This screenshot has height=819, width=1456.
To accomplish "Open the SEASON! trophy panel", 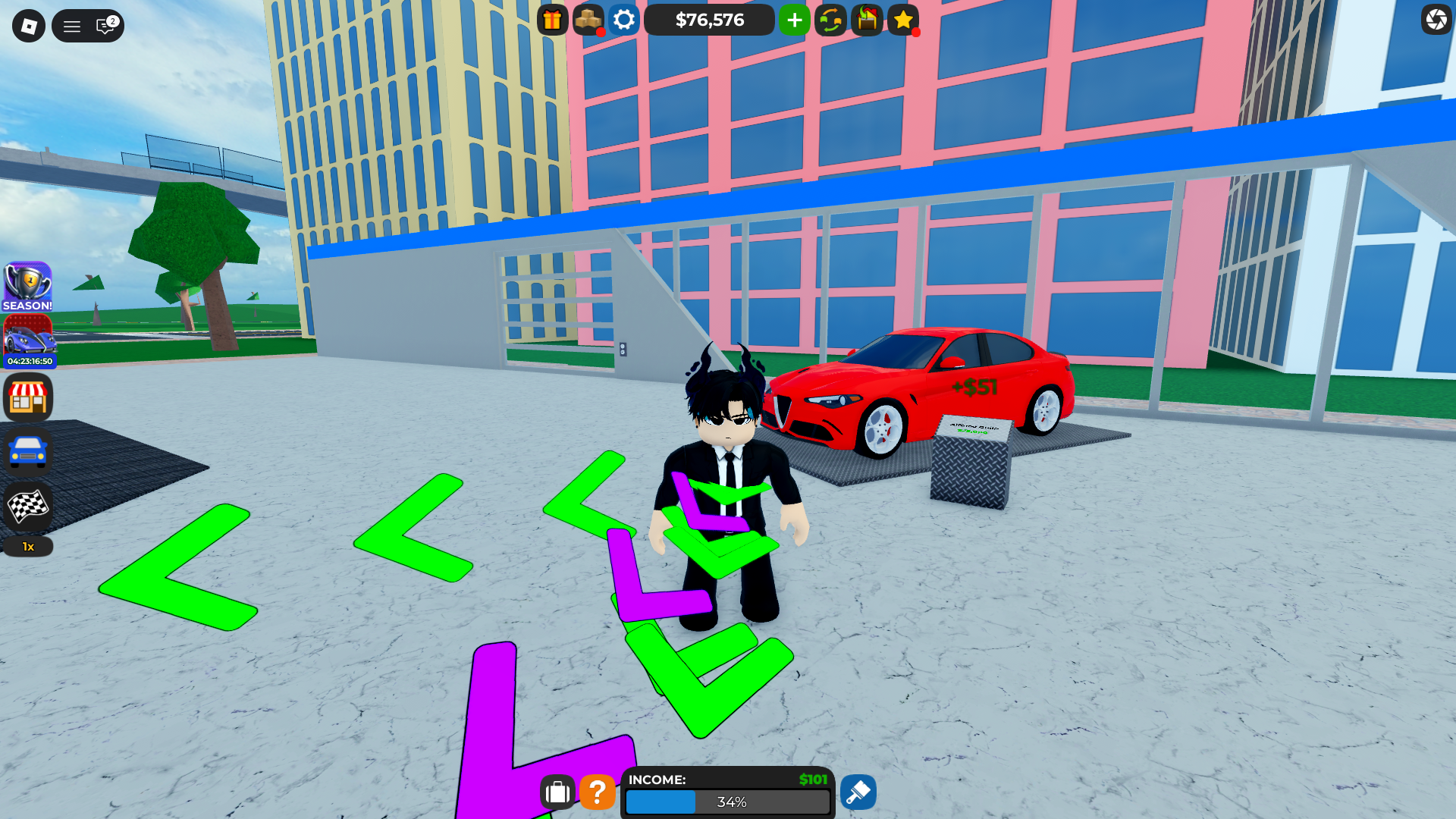I will point(28,287).
